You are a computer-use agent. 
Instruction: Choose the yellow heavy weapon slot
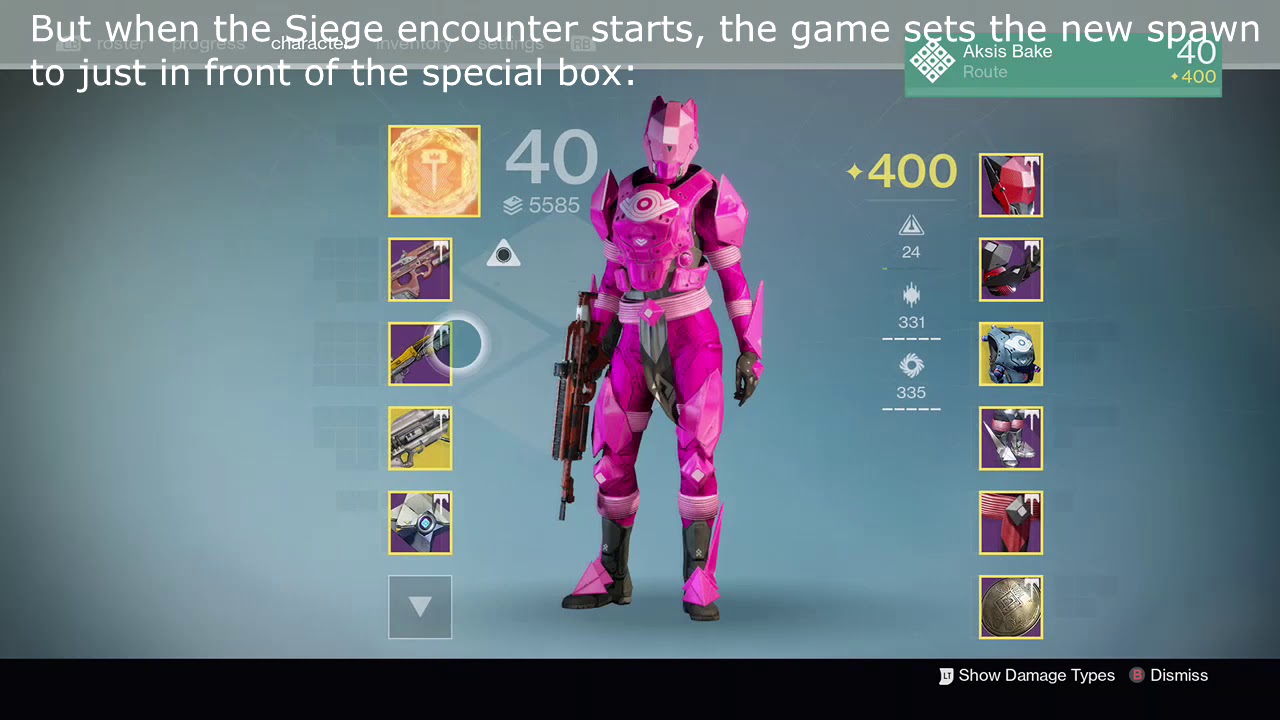tap(420, 438)
